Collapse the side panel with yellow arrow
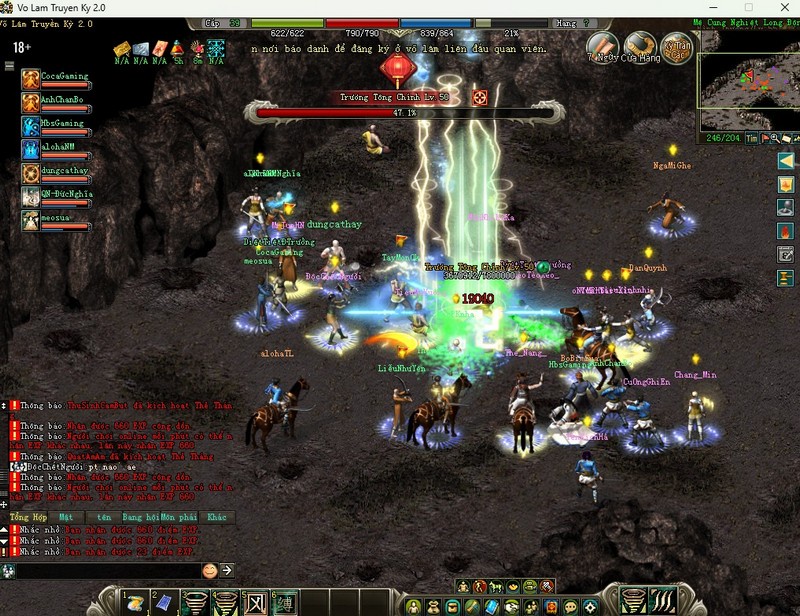 [786, 160]
